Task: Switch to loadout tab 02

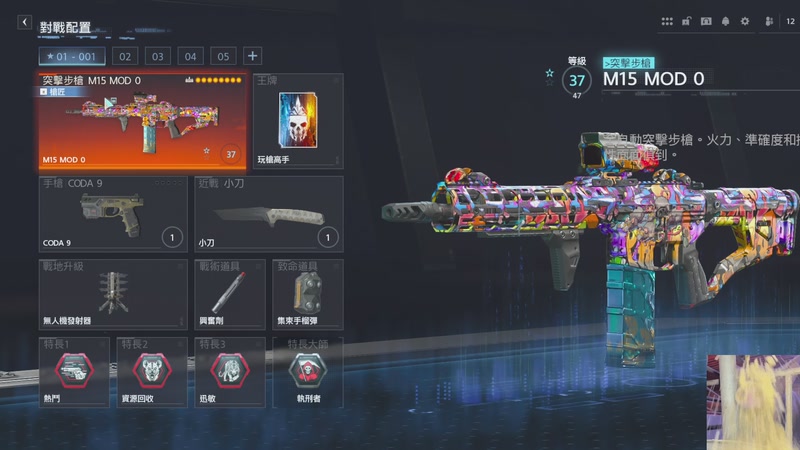Action: tap(125, 56)
